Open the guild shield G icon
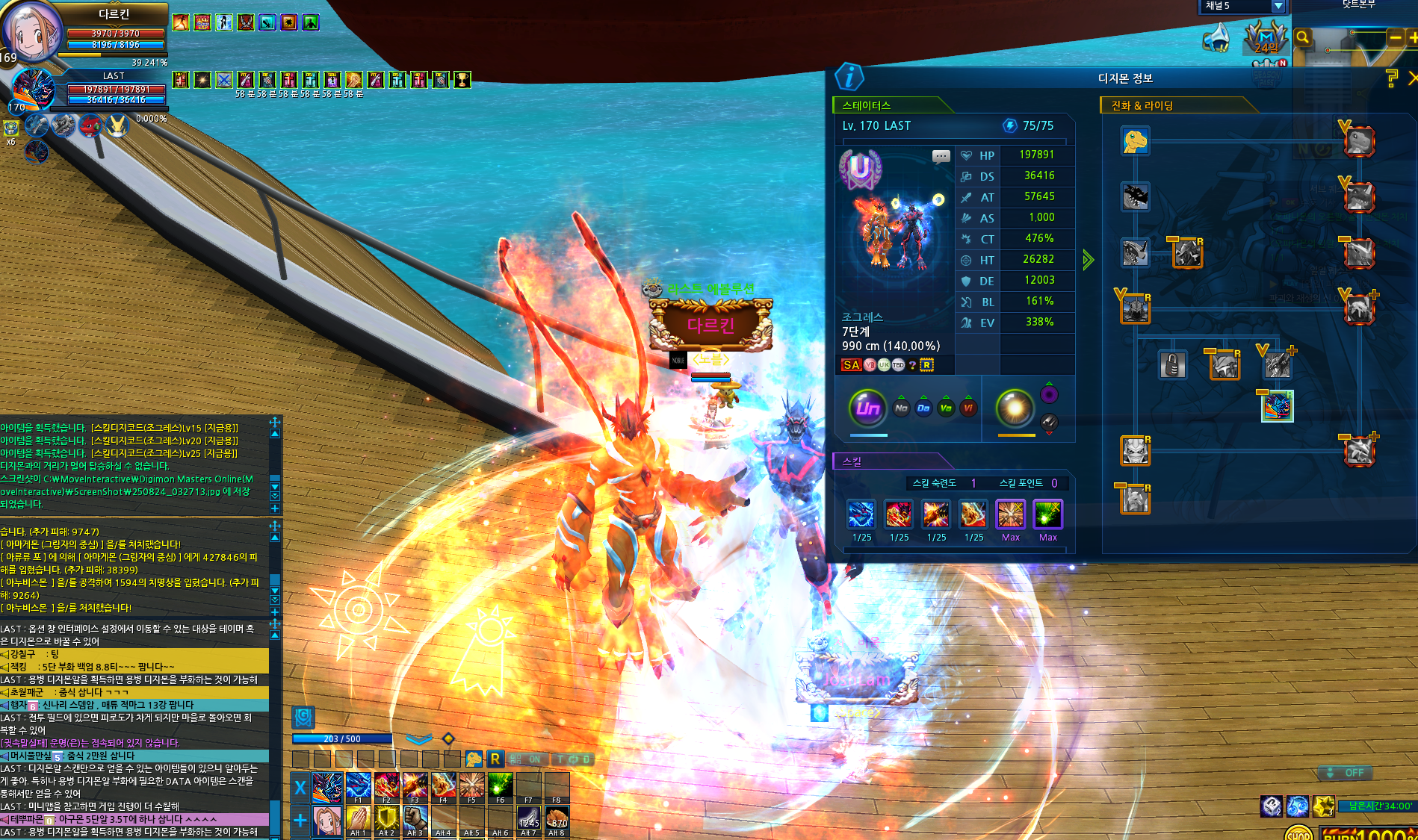The image size is (1418, 840). pyautogui.click(x=303, y=717)
